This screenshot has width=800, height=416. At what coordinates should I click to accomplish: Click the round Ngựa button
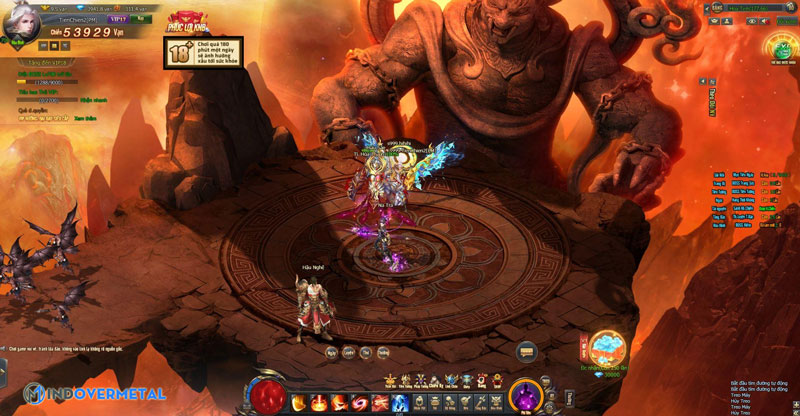click(331, 352)
